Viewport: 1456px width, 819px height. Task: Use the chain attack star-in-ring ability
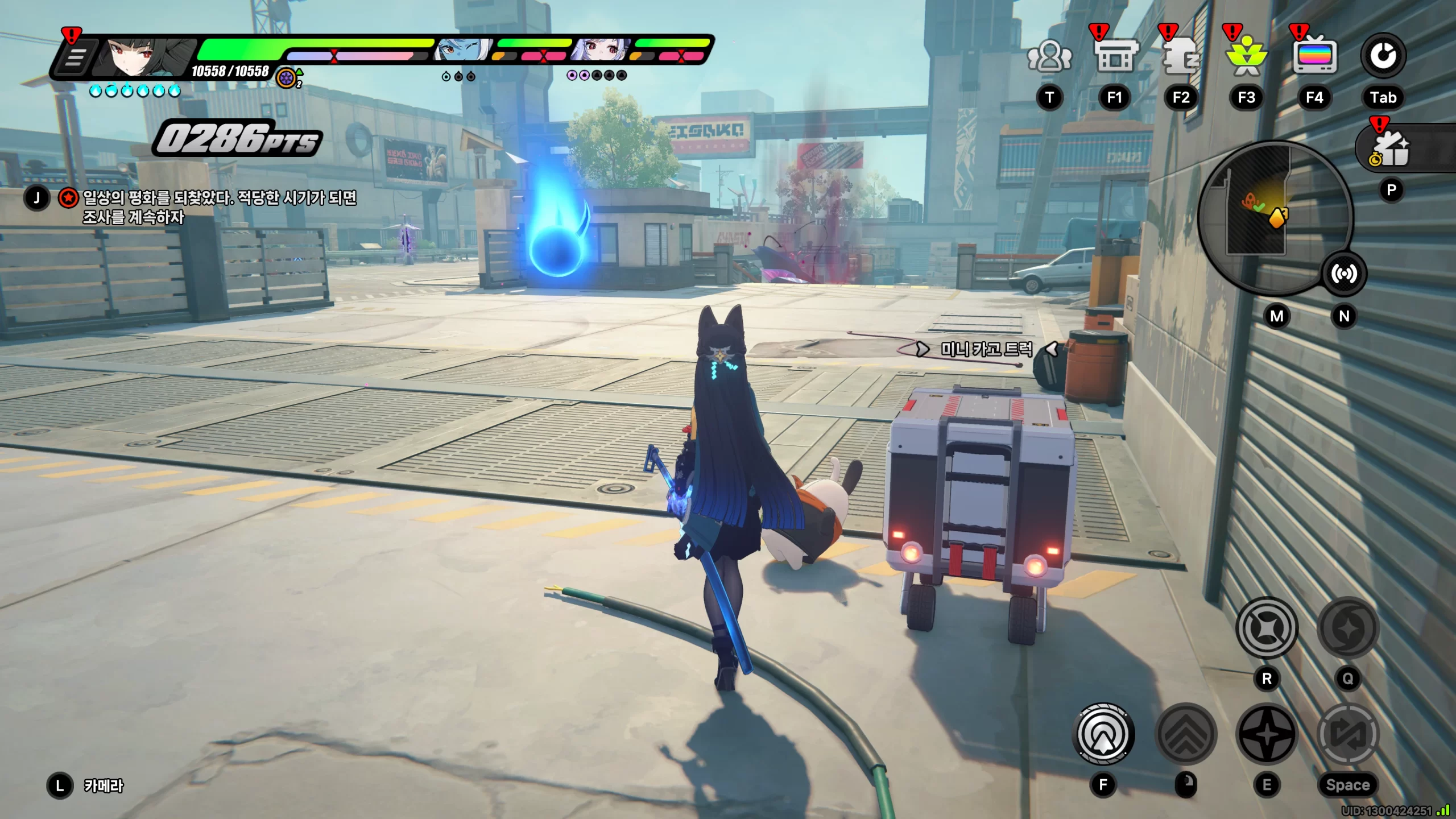pyautogui.click(x=1267, y=628)
